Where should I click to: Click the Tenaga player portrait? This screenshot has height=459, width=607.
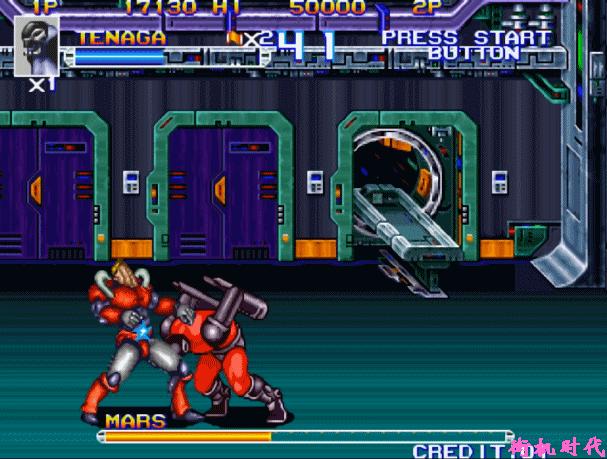pos(39,46)
